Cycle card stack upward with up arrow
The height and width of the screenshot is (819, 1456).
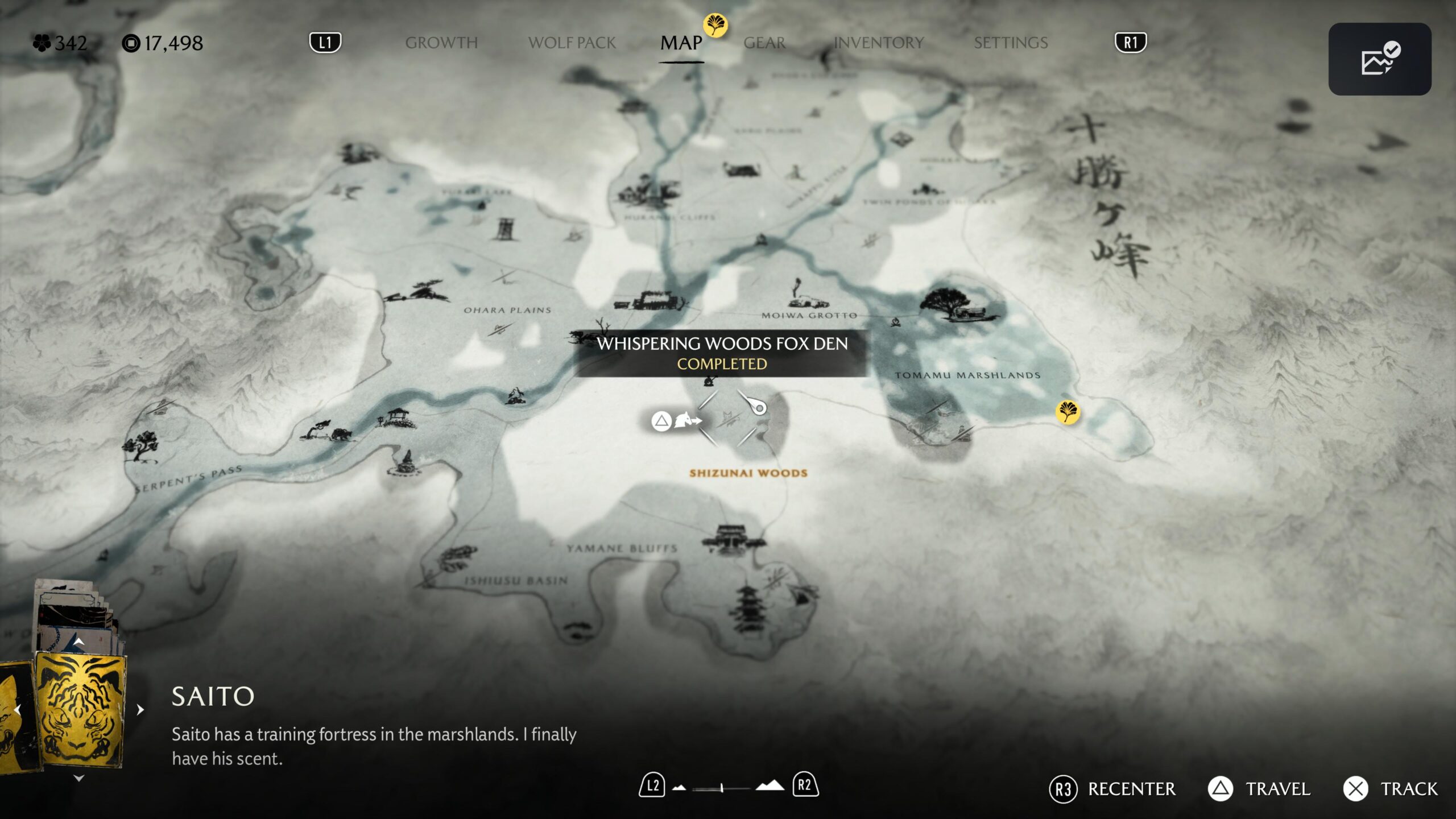click(x=79, y=642)
